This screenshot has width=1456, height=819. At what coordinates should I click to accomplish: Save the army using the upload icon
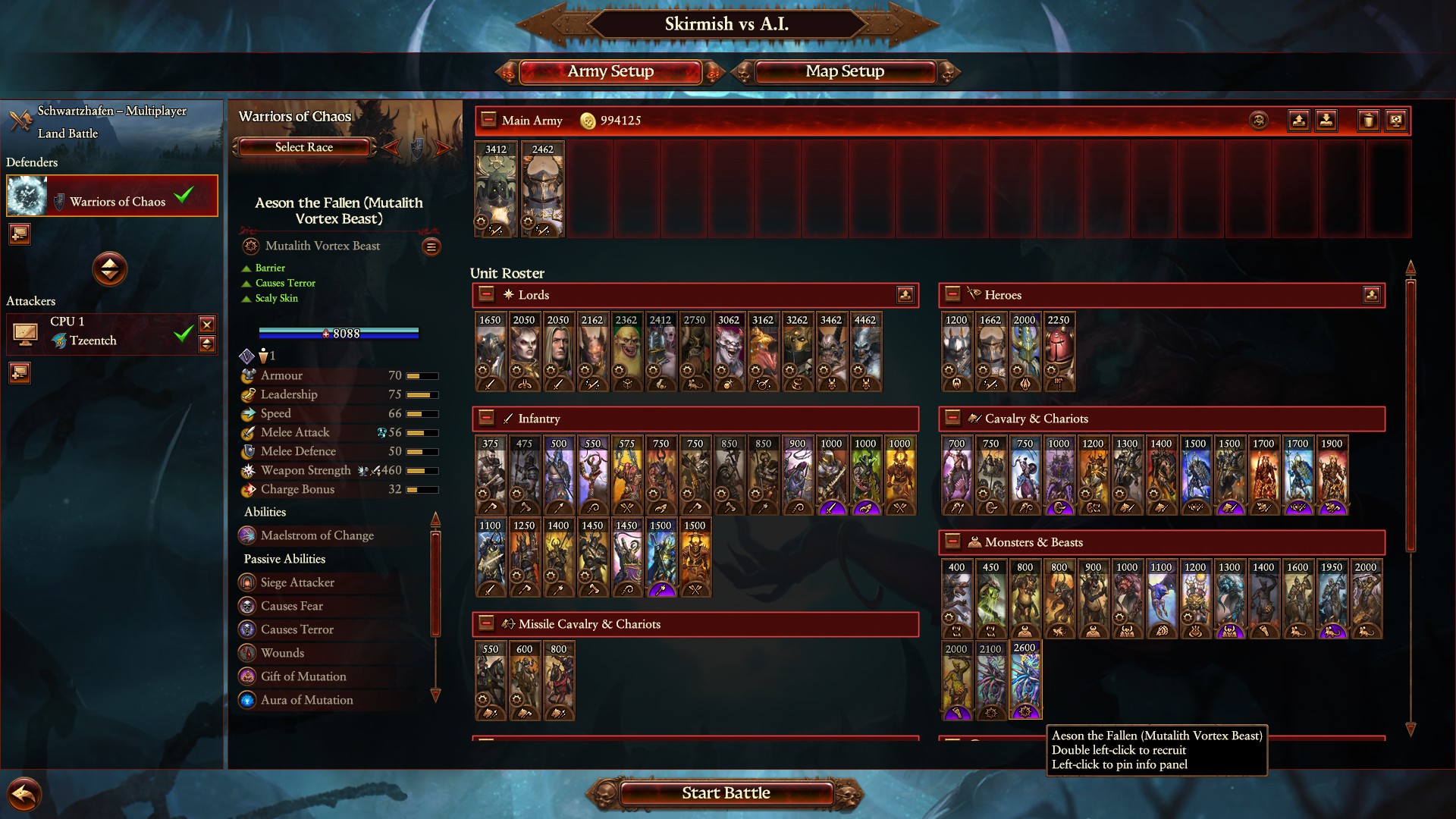tap(1298, 120)
